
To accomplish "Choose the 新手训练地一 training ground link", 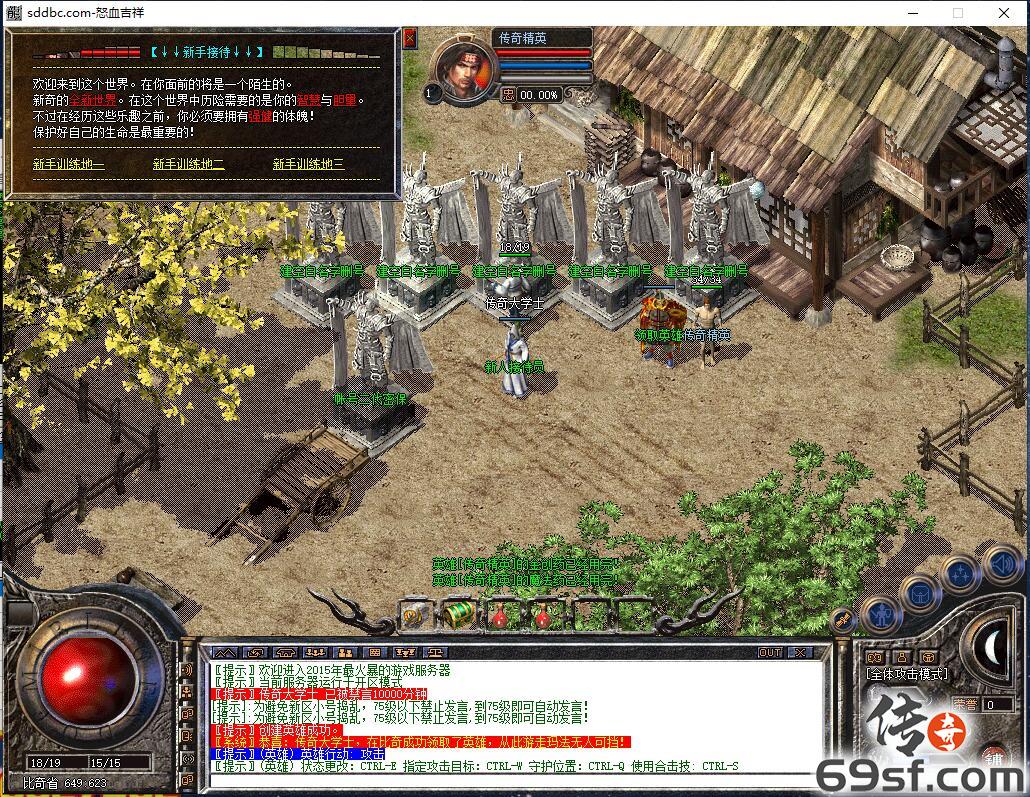I will 68,164.
